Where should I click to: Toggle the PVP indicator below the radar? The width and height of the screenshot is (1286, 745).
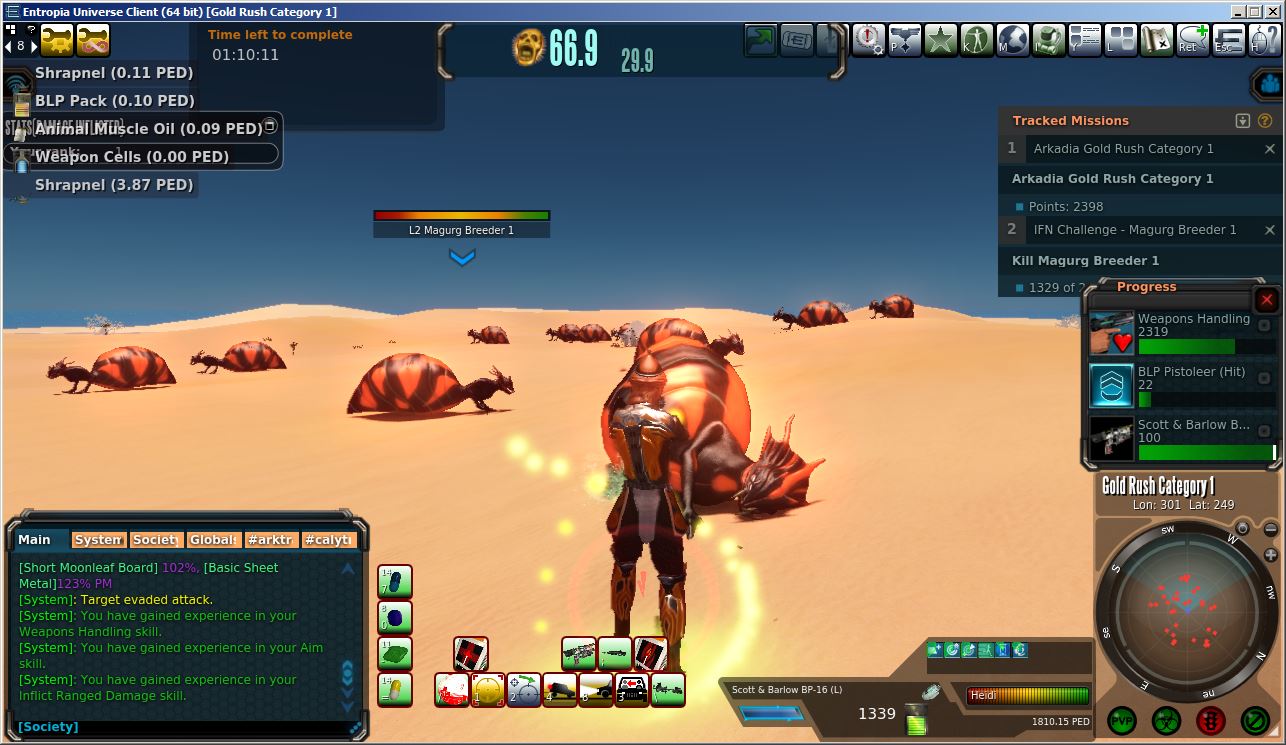[x=1122, y=720]
